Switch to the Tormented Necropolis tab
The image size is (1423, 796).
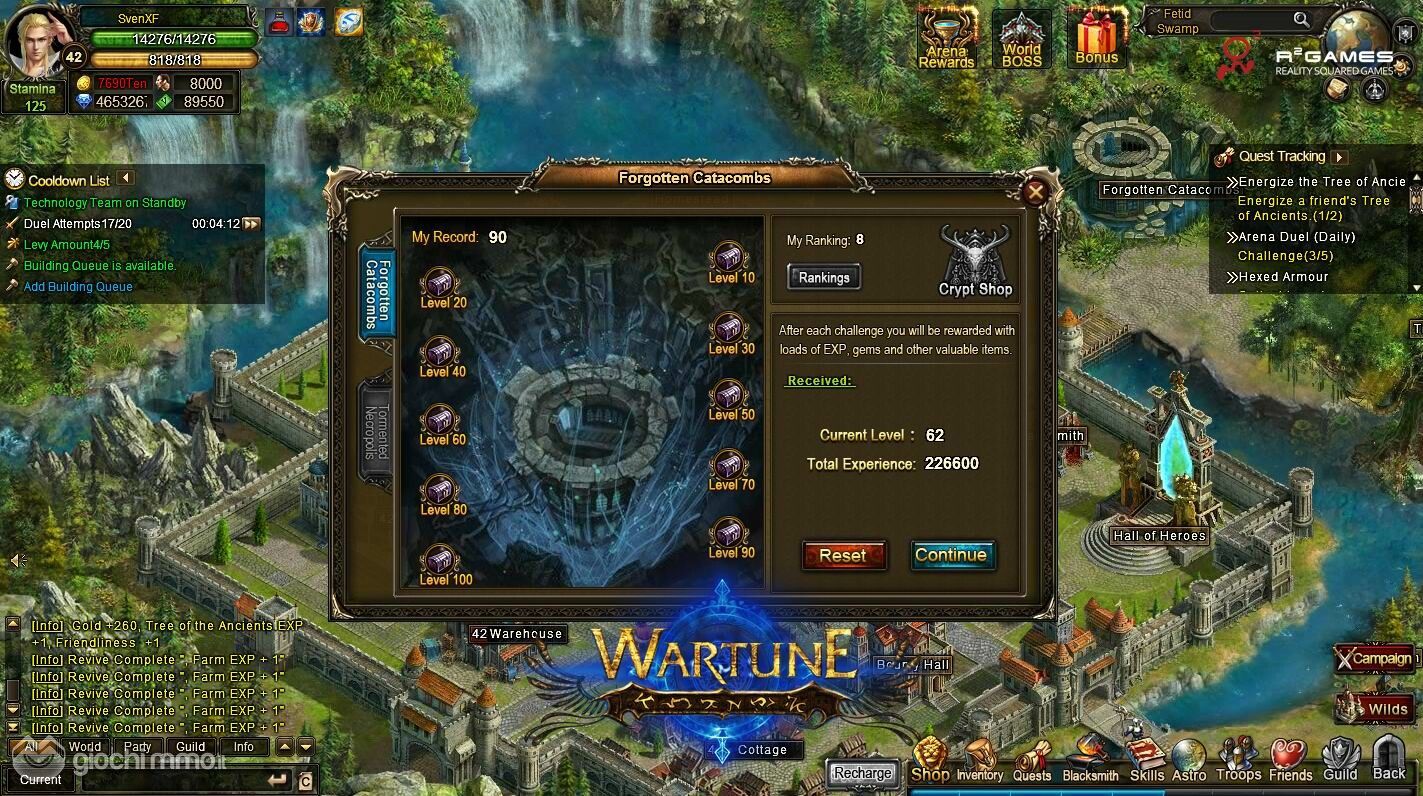coord(375,433)
